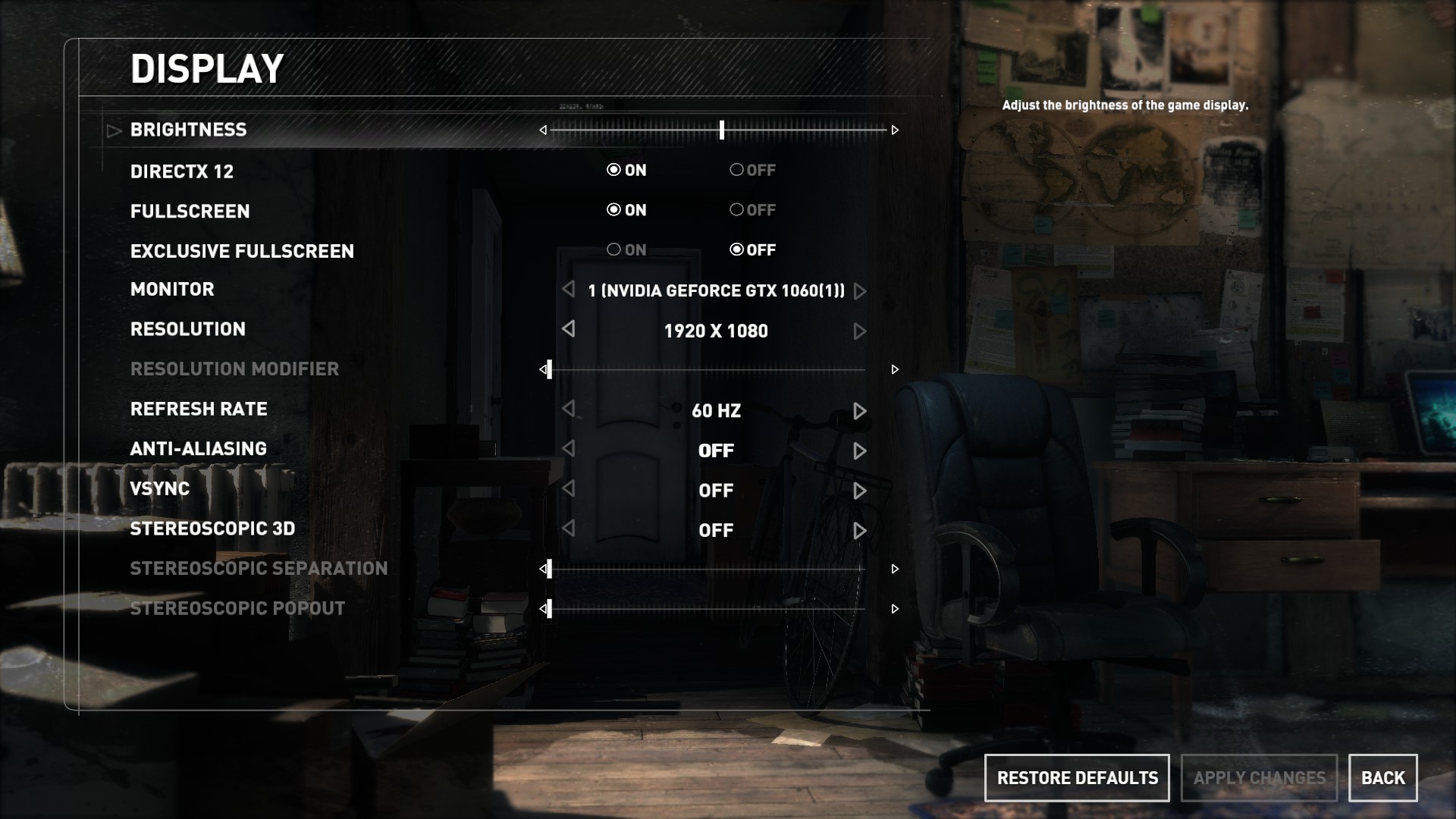Click the brightness slider handle
Viewport: 1456px width, 819px height.
[x=722, y=130]
